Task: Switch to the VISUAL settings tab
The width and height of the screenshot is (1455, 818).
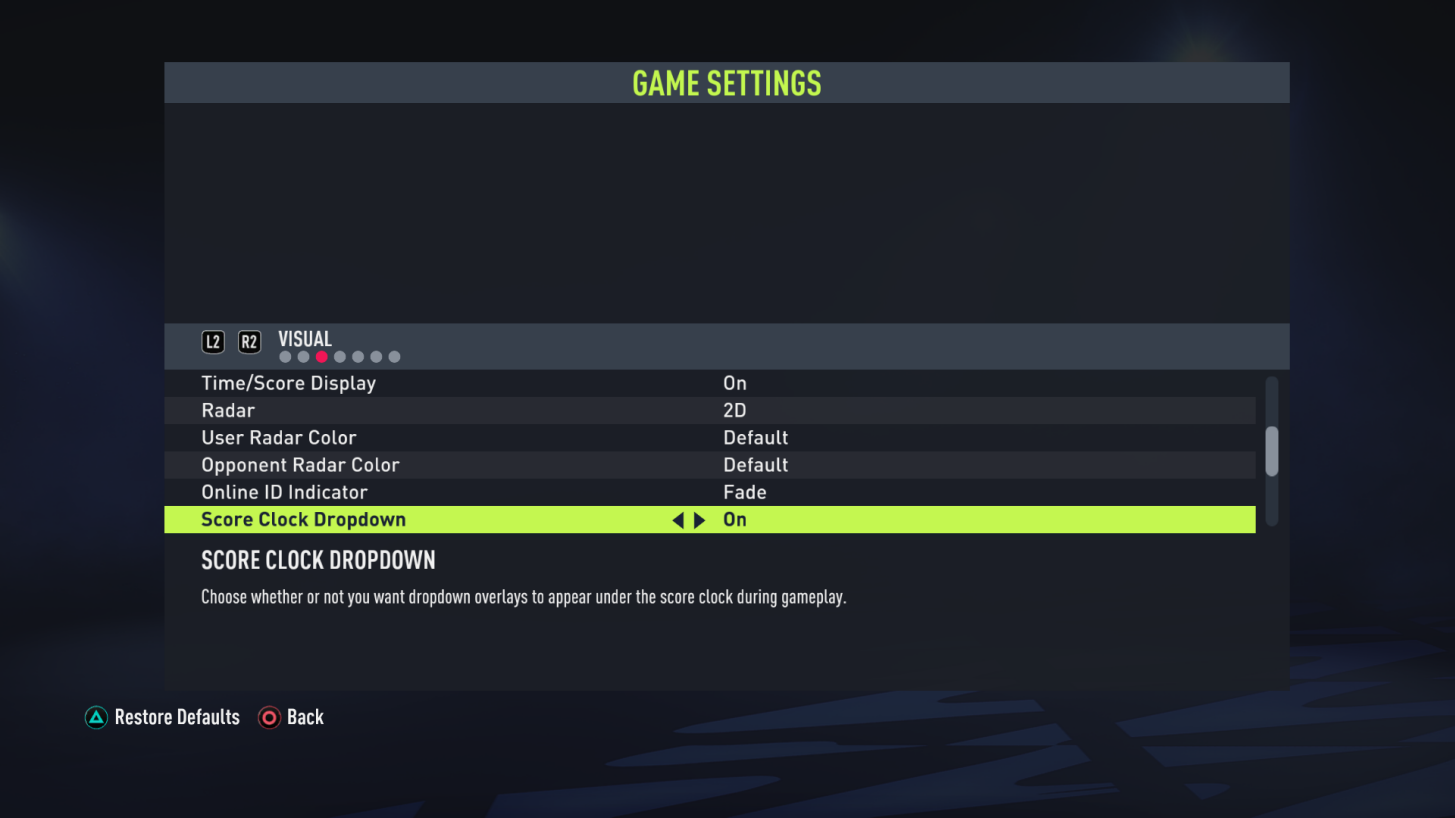Action: (305, 338)
